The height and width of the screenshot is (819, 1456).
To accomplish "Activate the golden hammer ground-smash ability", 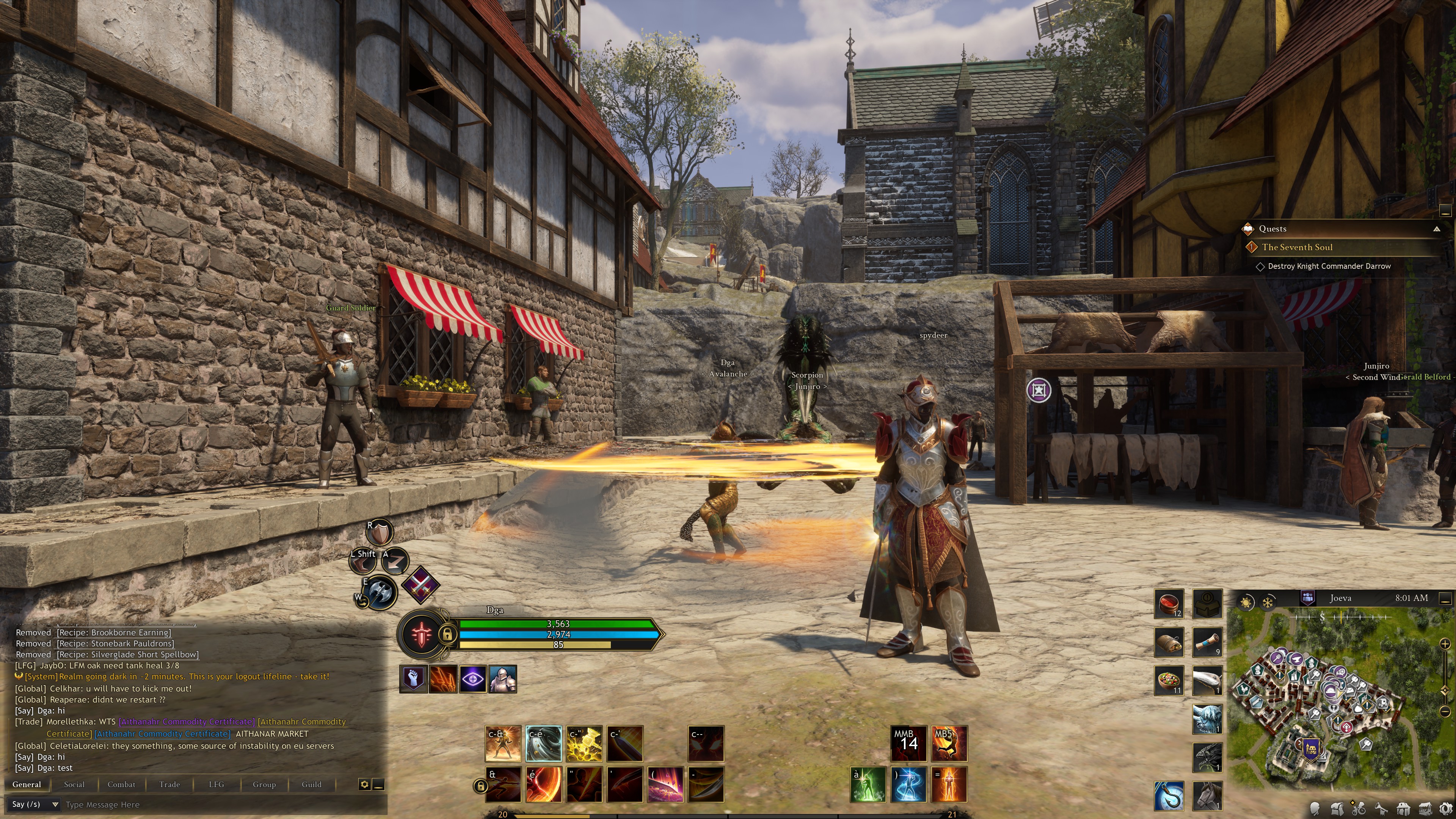I will [584, 743].
